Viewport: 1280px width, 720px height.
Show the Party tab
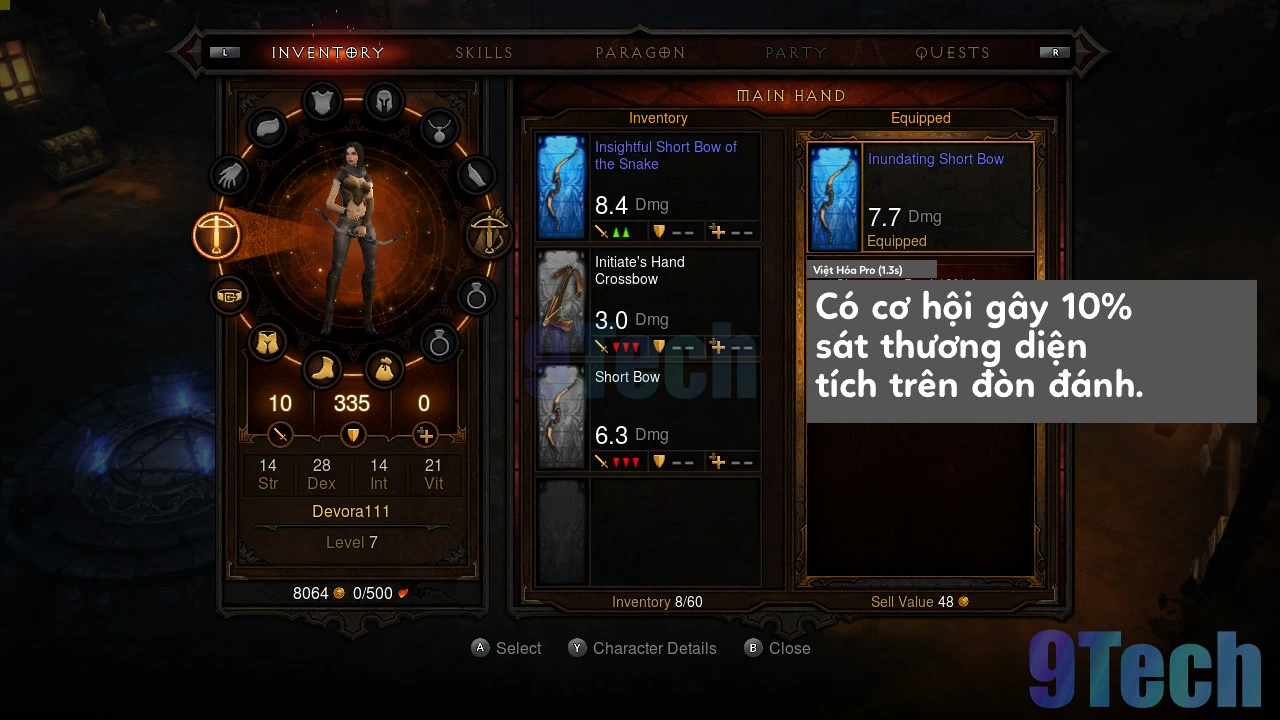[796, 53]
